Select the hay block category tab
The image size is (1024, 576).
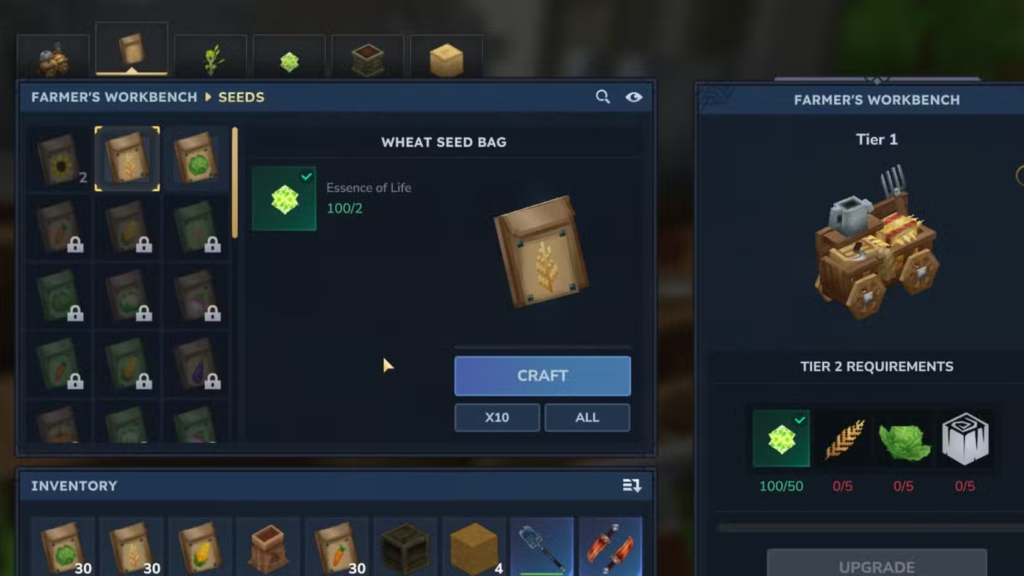(446, 60)
